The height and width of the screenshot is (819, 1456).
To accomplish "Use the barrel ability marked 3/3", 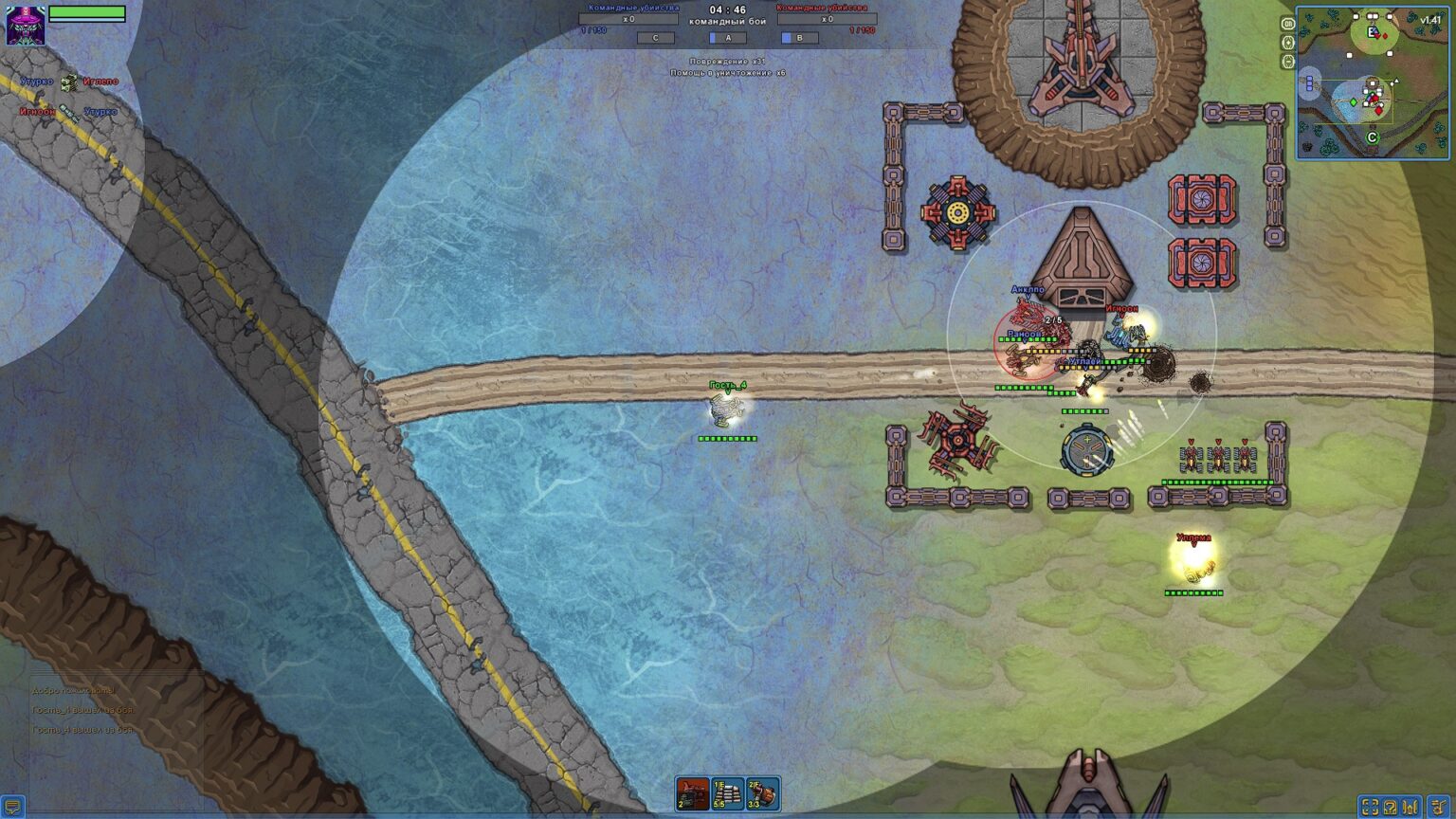I will 763,793.
